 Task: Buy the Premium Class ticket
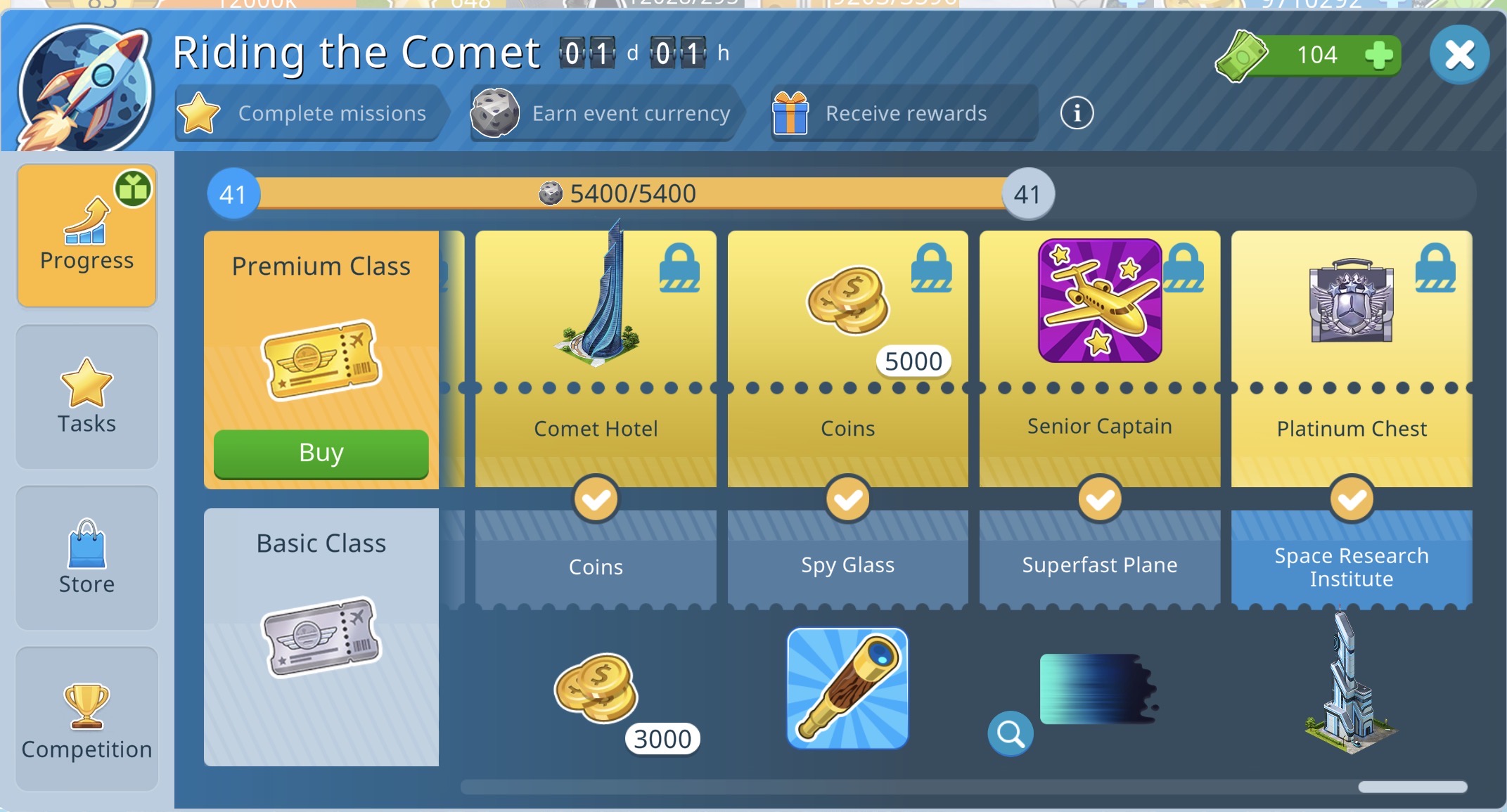[321, 453]
